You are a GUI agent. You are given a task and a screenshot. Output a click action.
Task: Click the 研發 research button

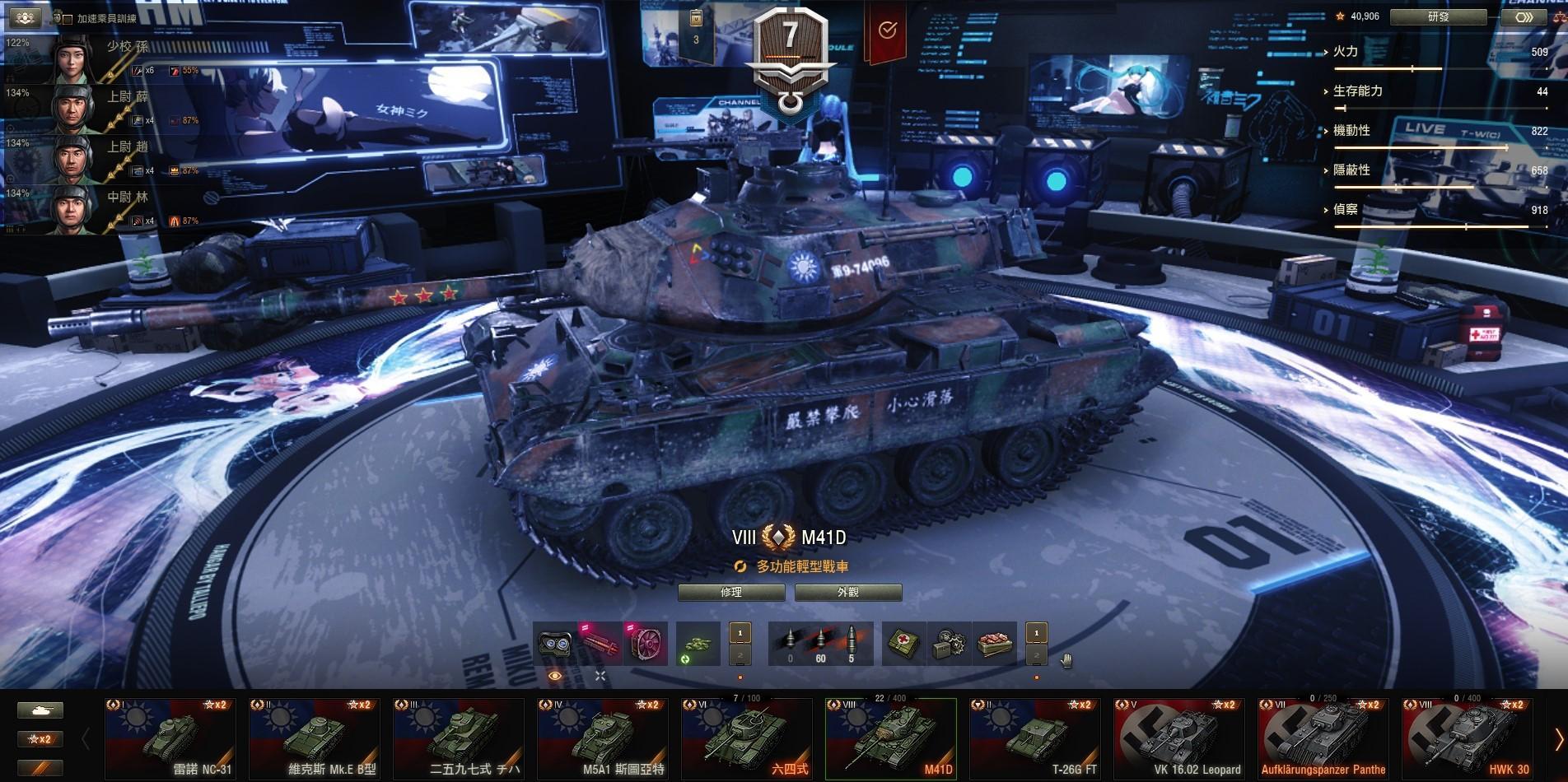pyautogui.click(x=1437, y=16)
